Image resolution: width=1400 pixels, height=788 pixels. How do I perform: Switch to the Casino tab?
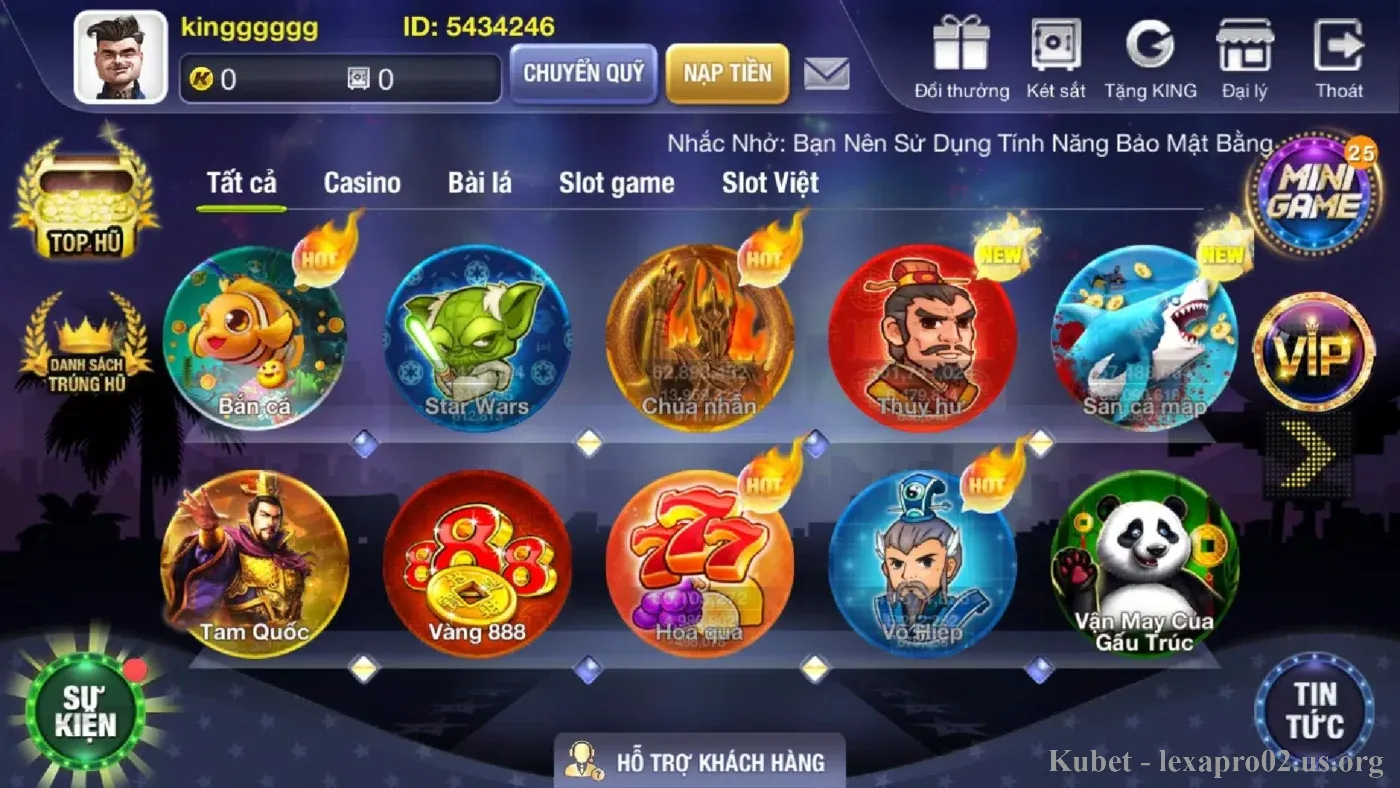point(362,183)
